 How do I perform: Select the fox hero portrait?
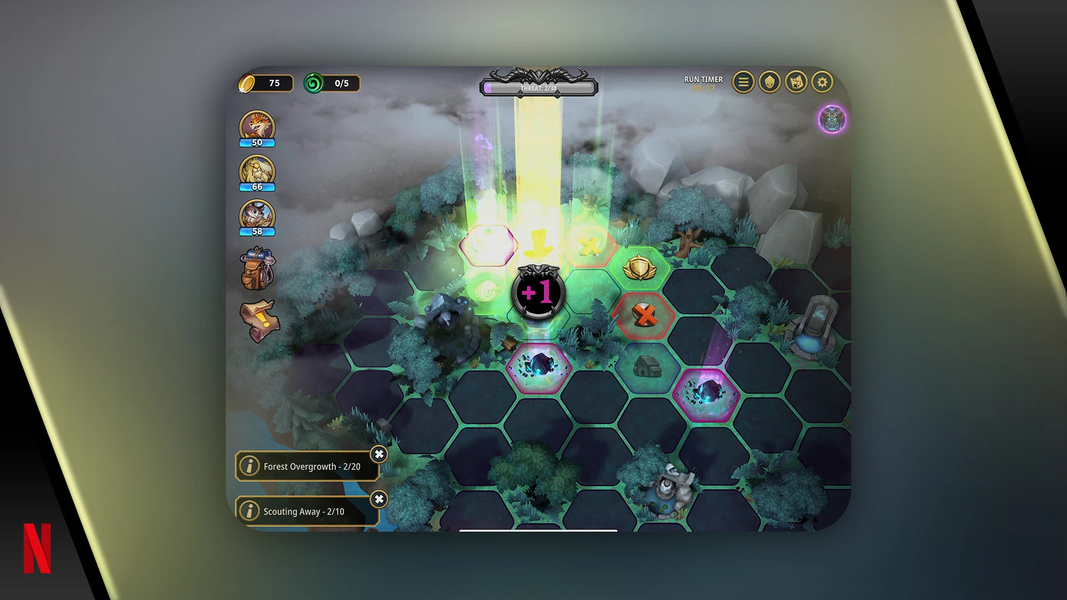(257, 127)
